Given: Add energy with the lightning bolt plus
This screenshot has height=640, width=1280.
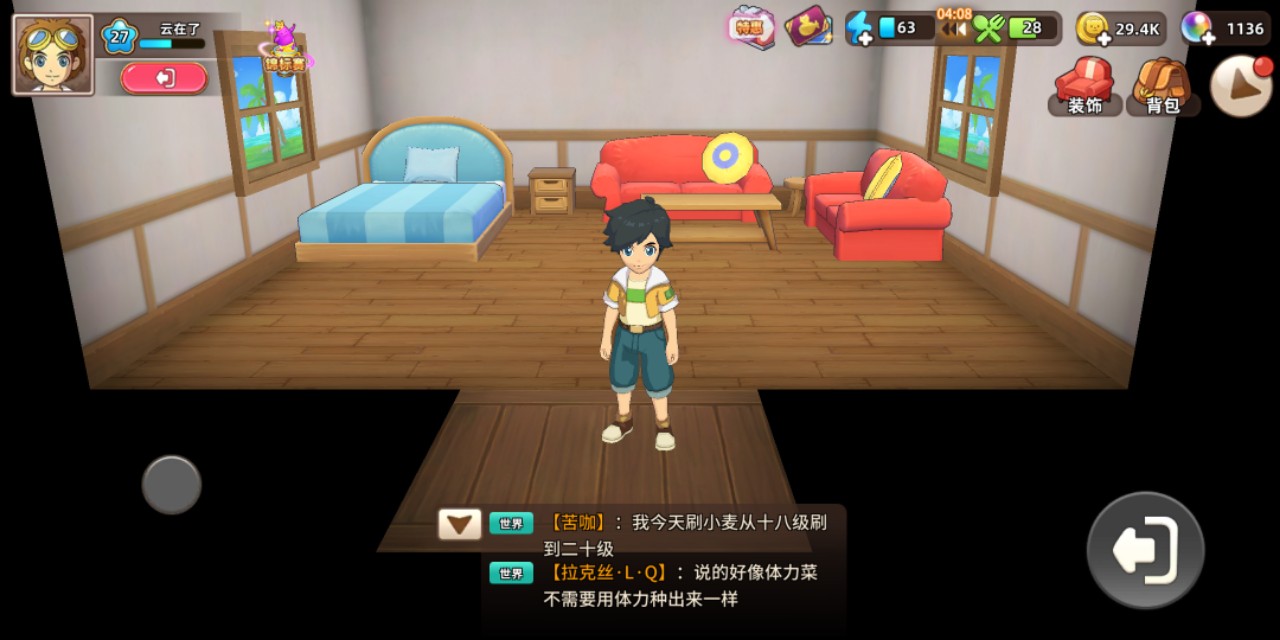Looking at the screenshot, I should [859, 29].
